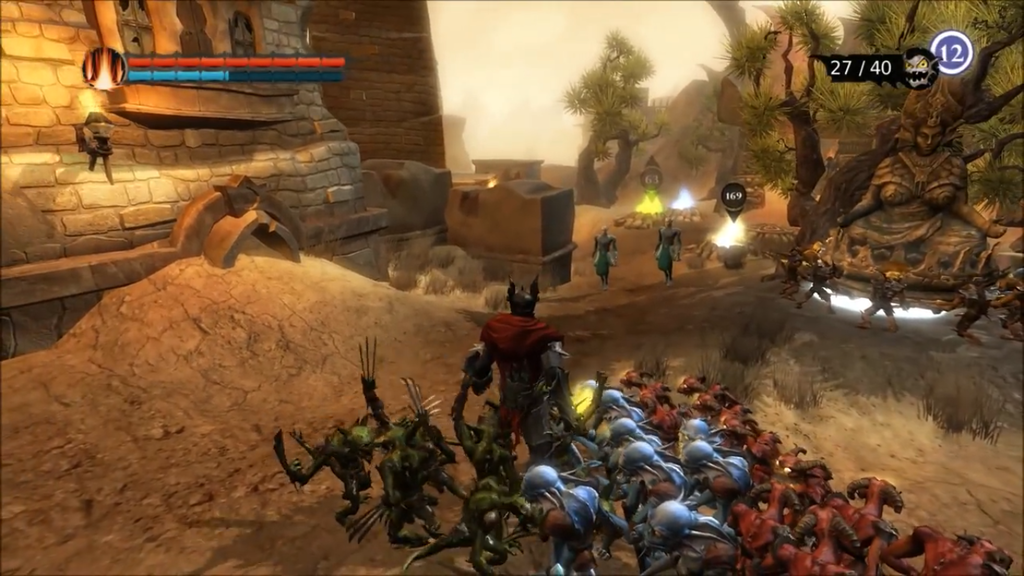Select the minion skull icon
Screen dimensions: 1024x576
919,68
